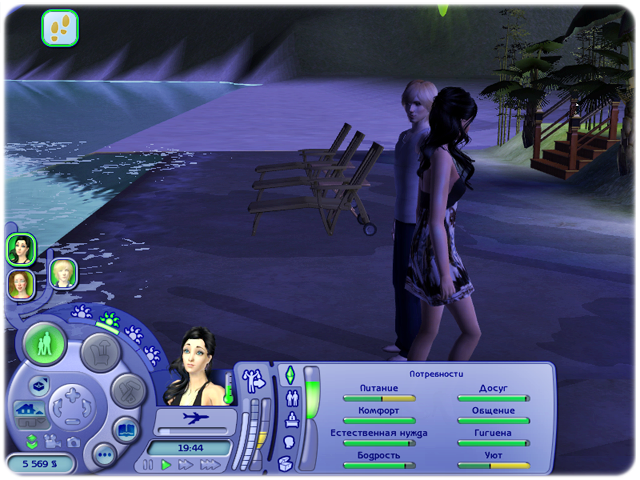Open the Relationships two-Sims tab

point(291,398)
